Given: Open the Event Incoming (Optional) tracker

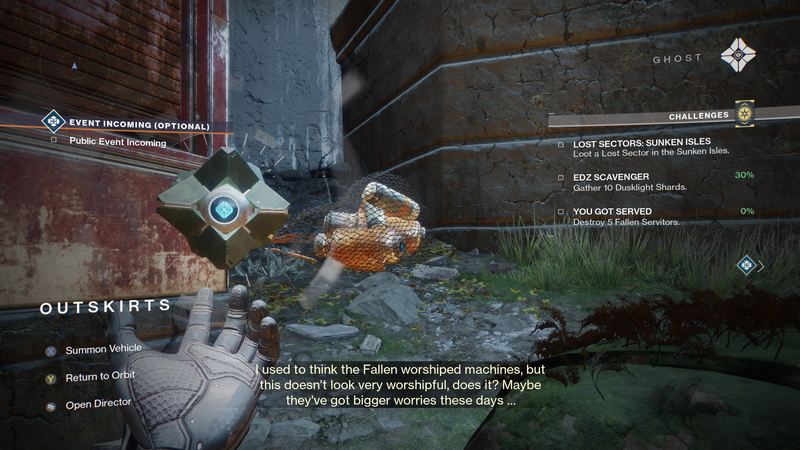Looking at the screenshot, I should click(x=139, y=125).
